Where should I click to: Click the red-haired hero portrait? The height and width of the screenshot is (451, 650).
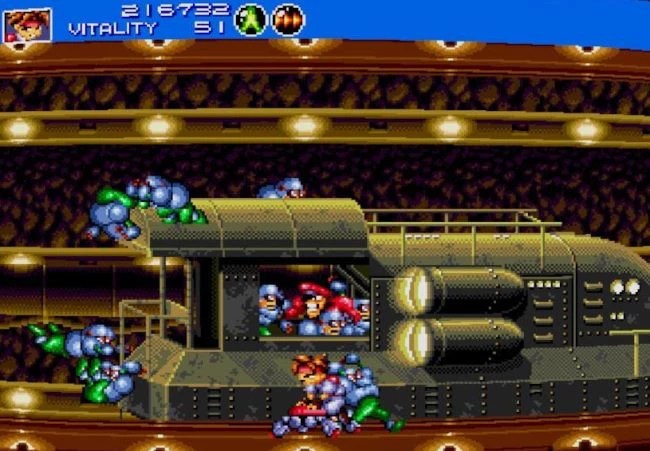tap(26, 23)
